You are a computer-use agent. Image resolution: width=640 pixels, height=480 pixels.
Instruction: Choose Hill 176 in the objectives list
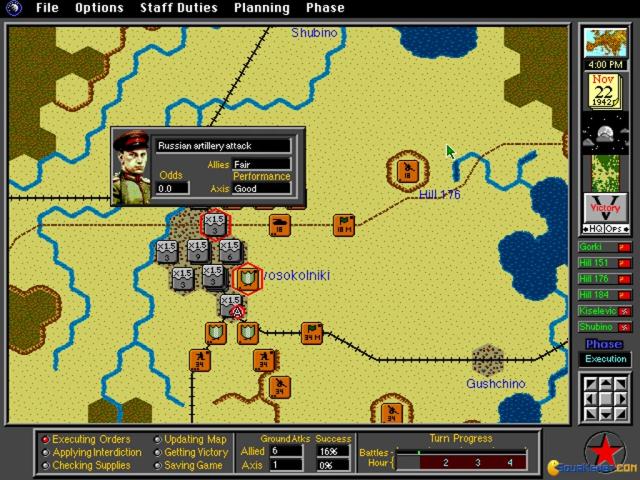(x=604, y=279)
